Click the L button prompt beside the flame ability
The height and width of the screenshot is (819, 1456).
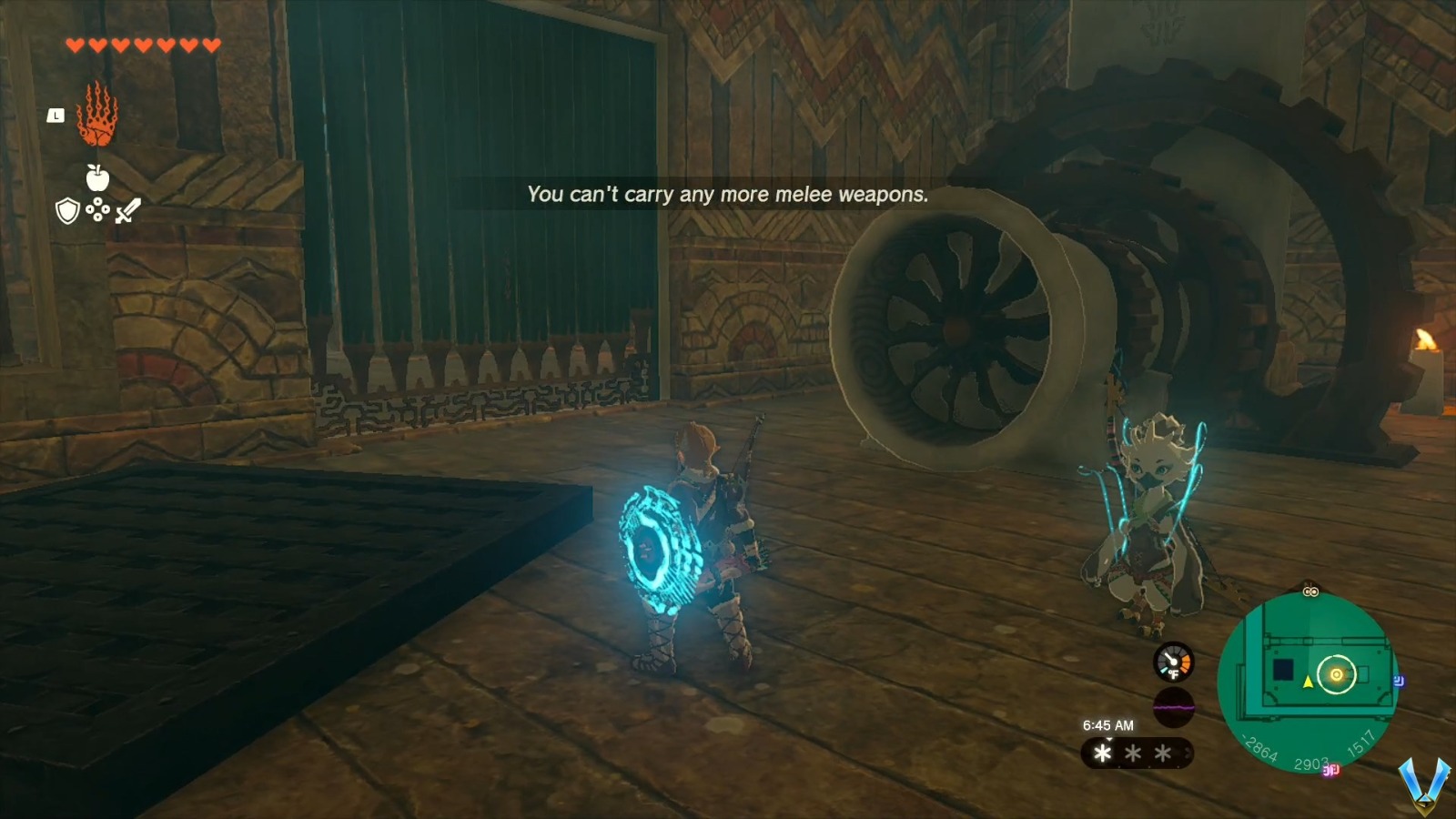pos(56,116)
